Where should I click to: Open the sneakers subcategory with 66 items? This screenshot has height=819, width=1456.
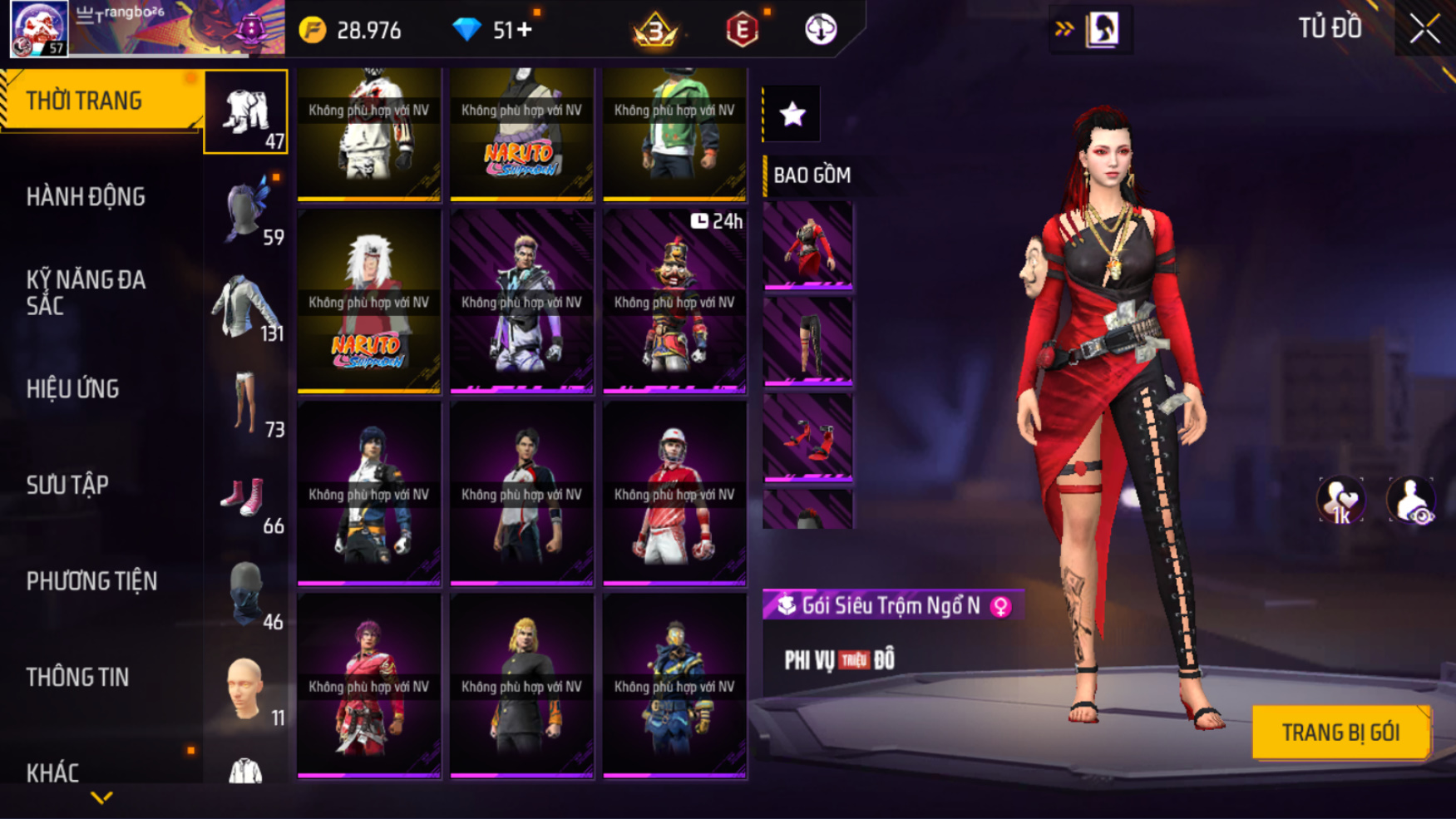[x=246, y=502]
